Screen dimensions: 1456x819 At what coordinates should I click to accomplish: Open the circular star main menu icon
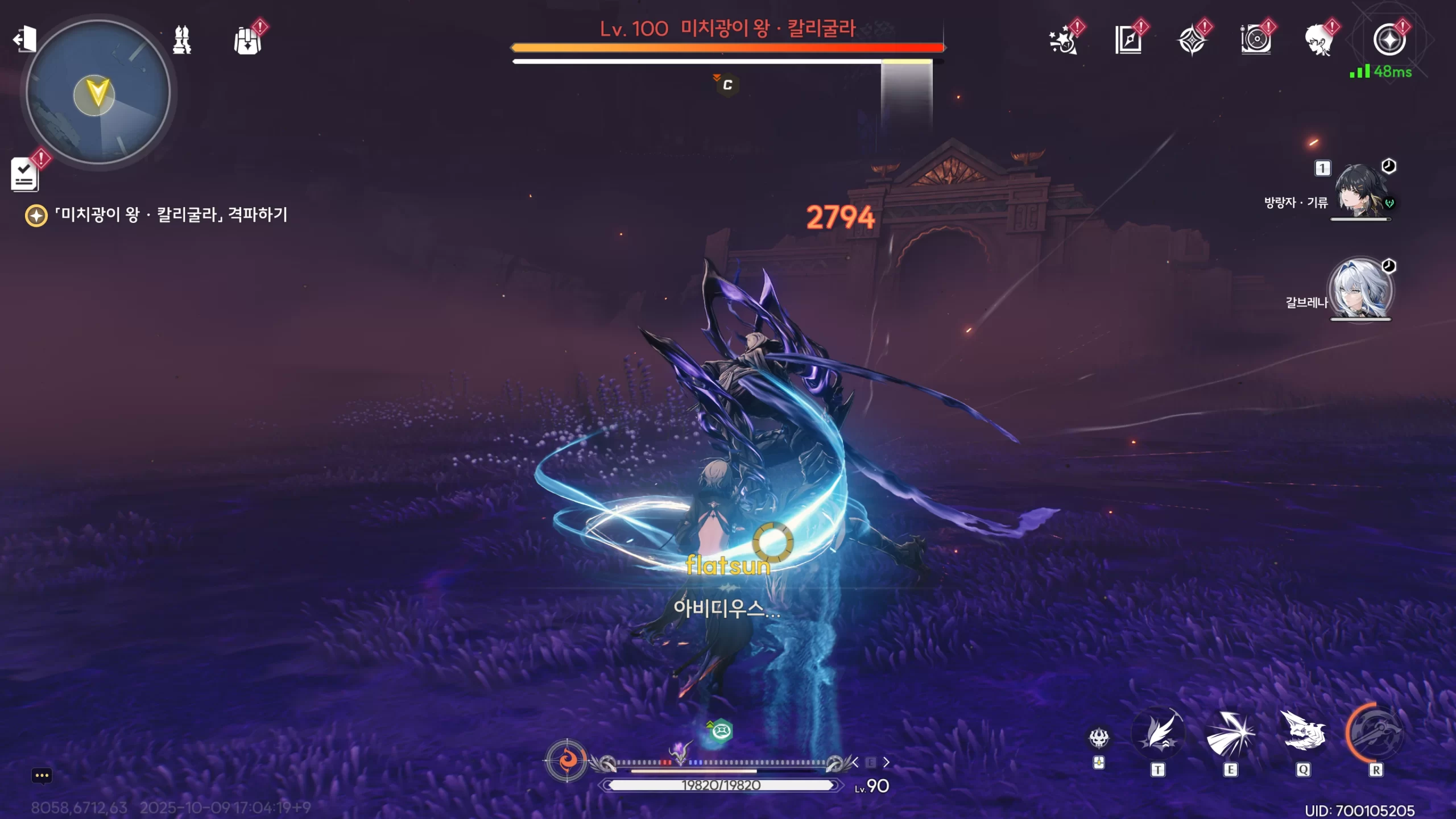pos(1389,40)
